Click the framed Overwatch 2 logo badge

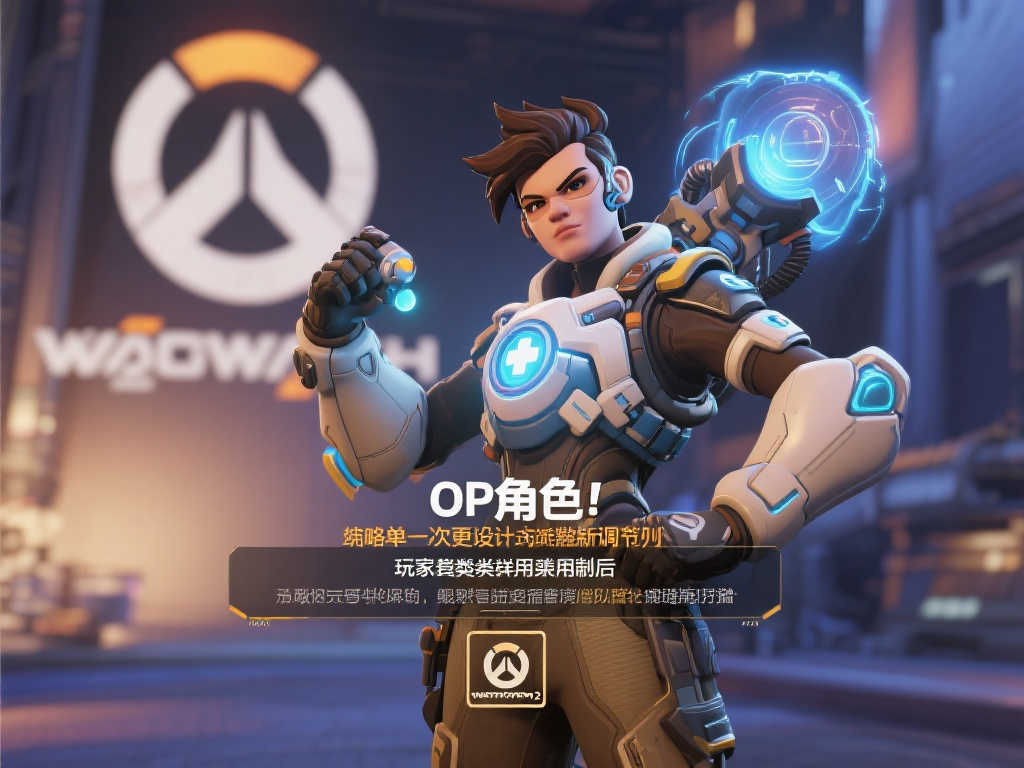506,668
